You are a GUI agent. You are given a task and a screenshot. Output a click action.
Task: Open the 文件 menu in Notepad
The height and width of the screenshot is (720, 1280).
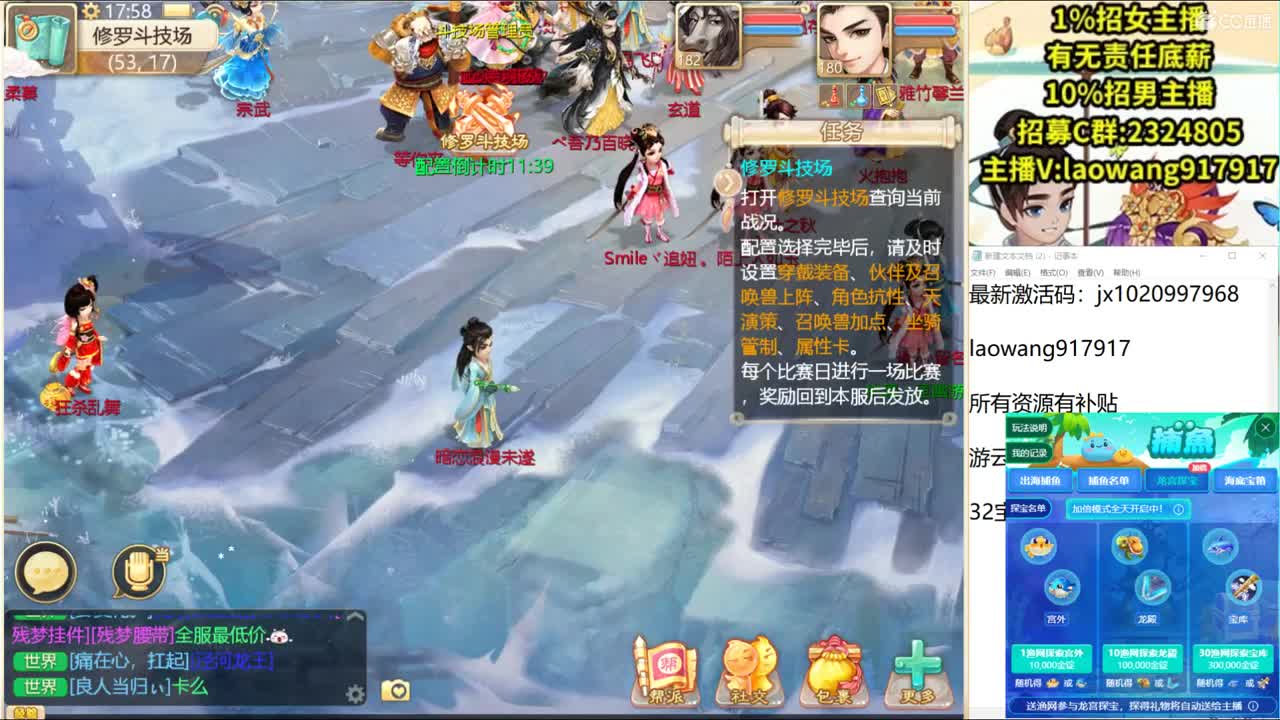(982, 272)
